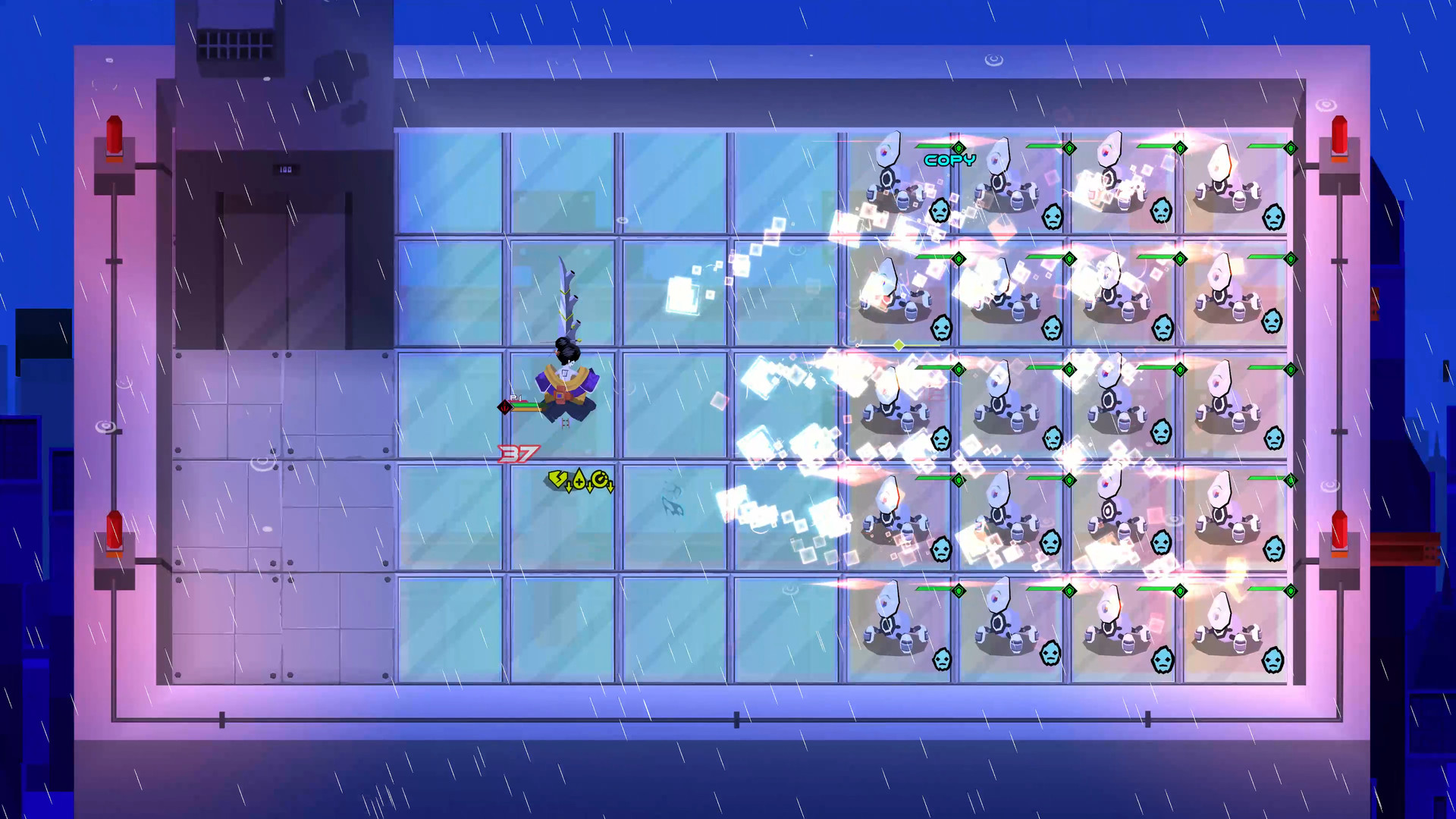This screenshot has width=1456, height=819.
Task: Click the blue frowning mask below the COPY robot
Action: [x=940, y=212]
